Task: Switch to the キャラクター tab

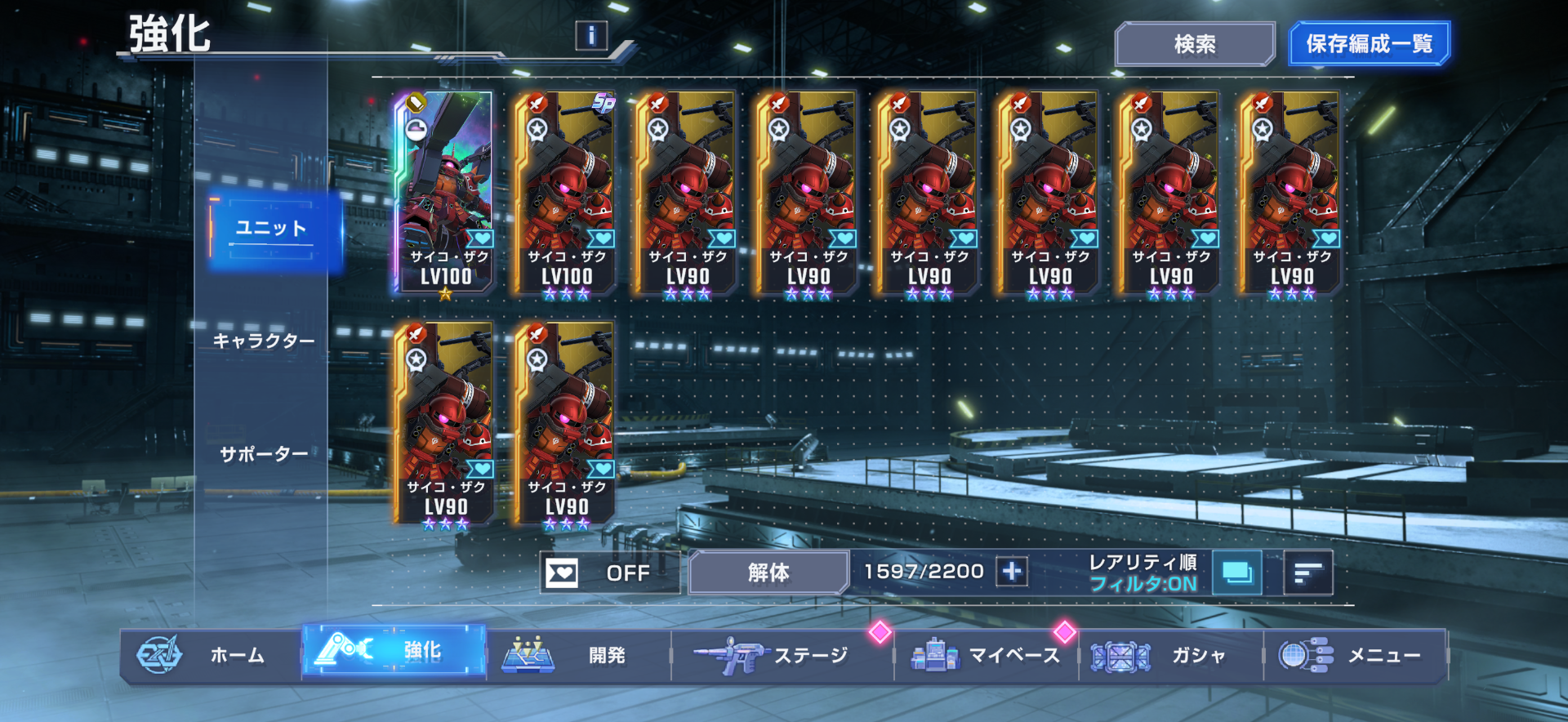Action: 264,341
